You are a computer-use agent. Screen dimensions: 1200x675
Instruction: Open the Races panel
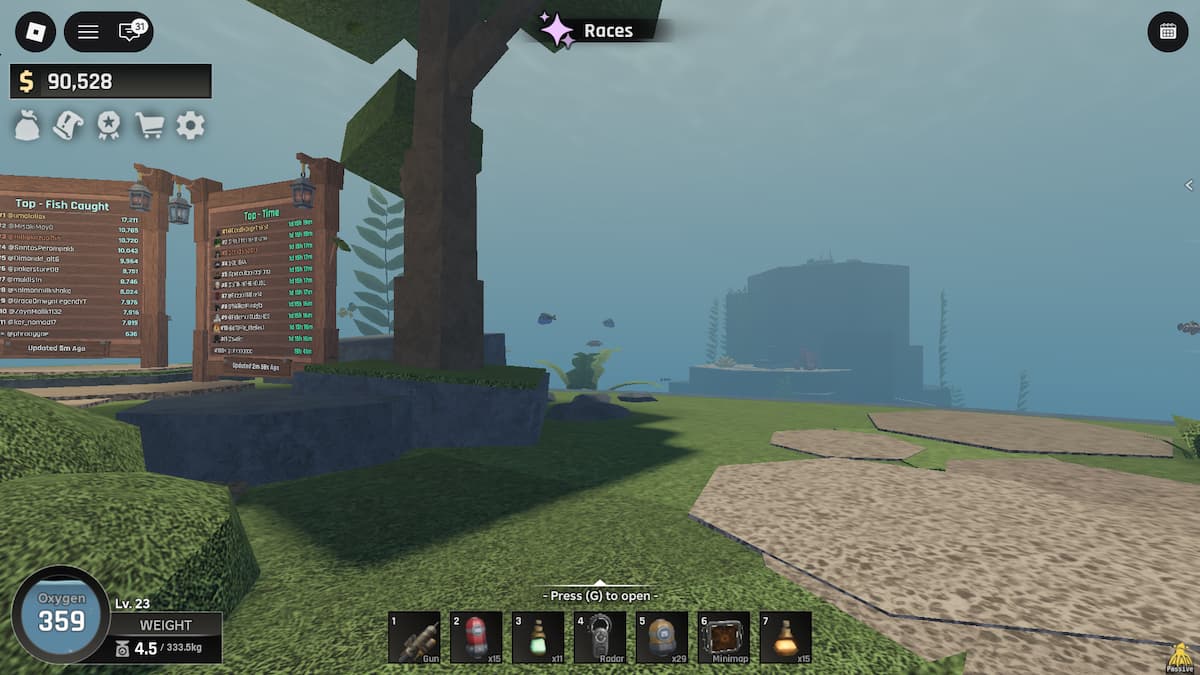589,30
